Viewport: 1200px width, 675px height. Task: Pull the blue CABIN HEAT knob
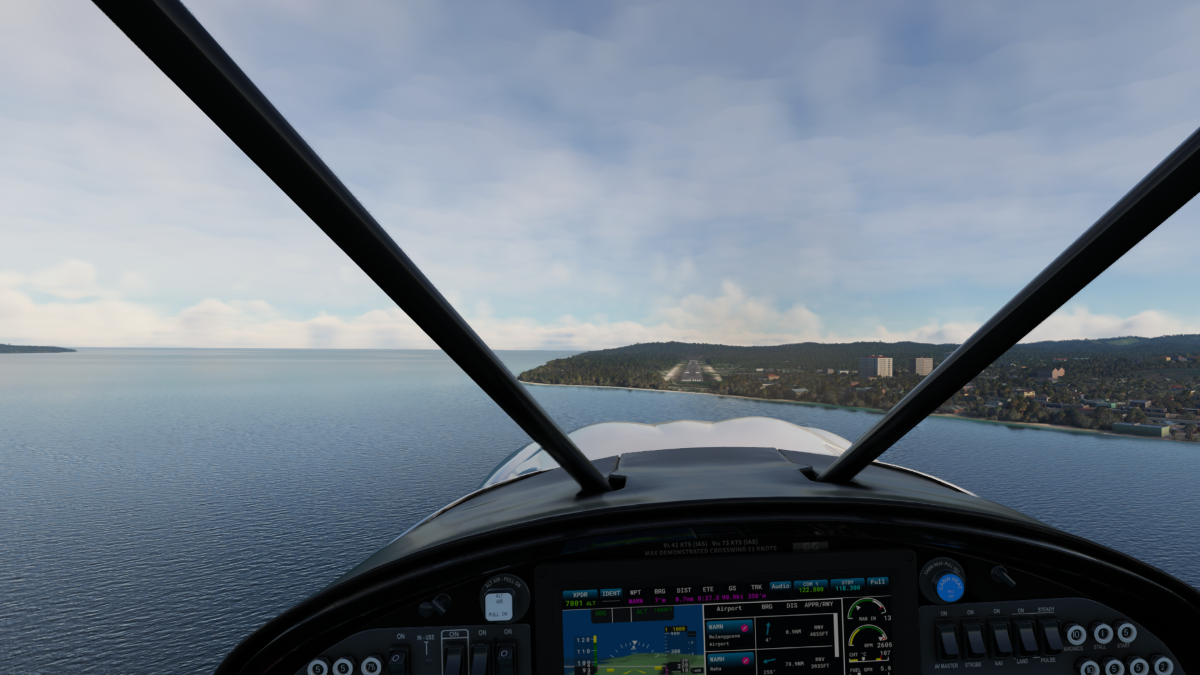[x=948, y=585]
